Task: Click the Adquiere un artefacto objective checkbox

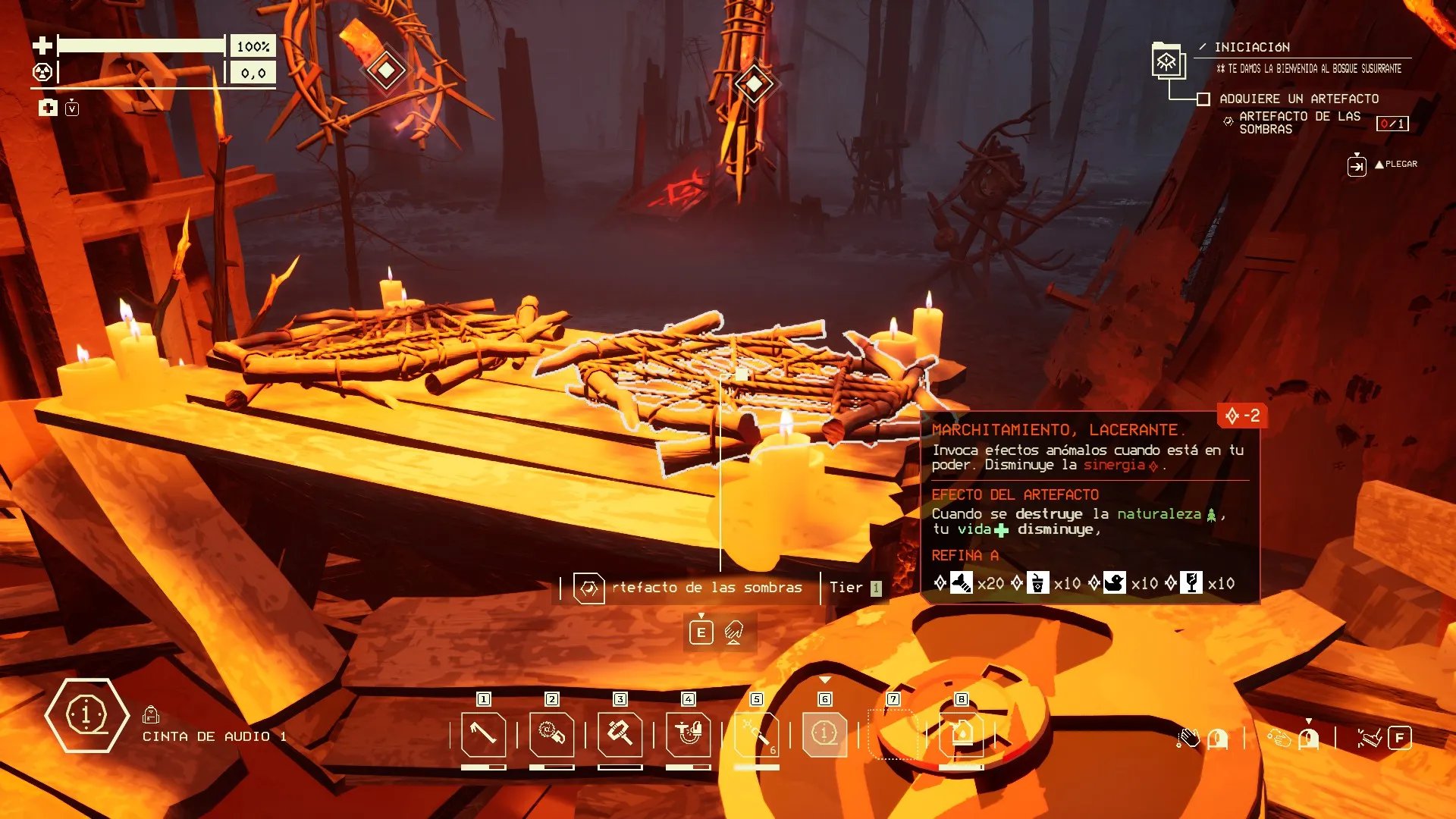Action: pyautogui.click(x=1203, y=99)
